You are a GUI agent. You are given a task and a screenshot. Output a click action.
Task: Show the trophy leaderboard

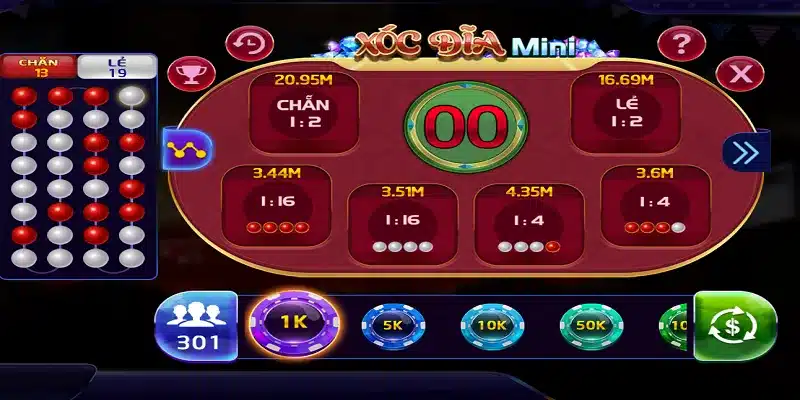(186, 74)
